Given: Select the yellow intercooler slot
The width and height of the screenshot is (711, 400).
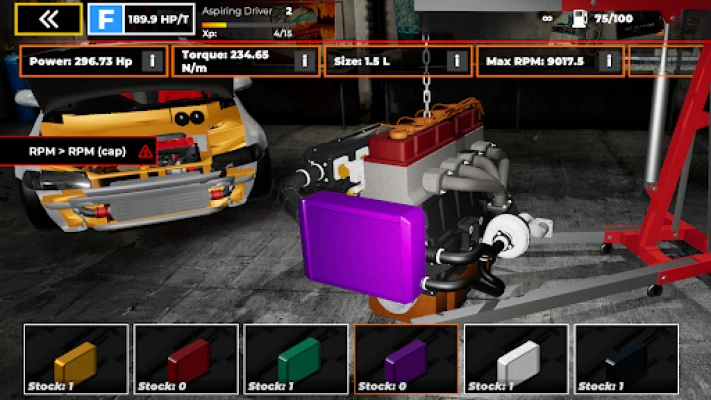Looking at the screenshot, I should point(76,359).
